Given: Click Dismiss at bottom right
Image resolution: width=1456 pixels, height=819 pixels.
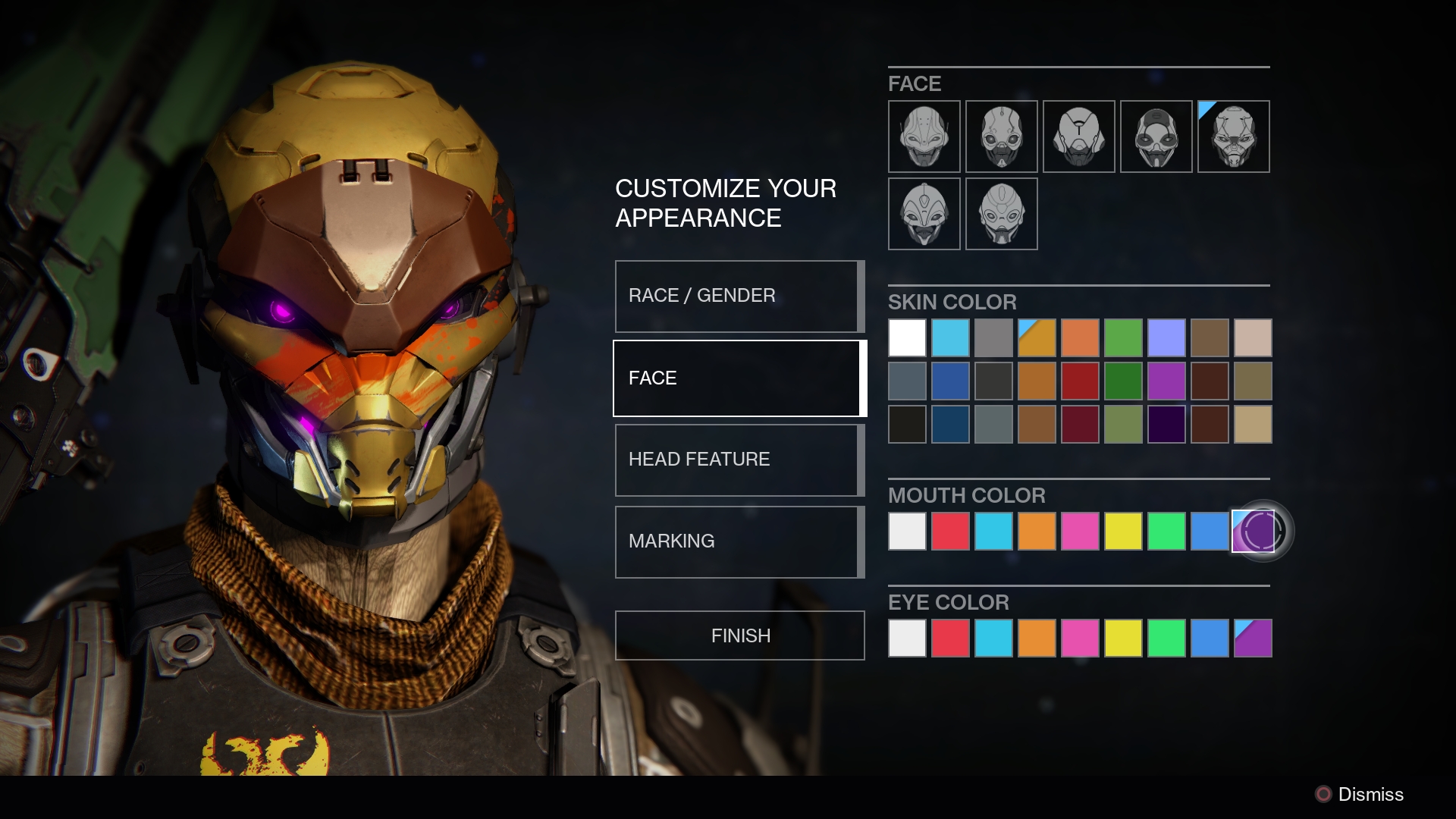Looking at the screenshot, I should pyautogui.click(x=1370, y=795).
